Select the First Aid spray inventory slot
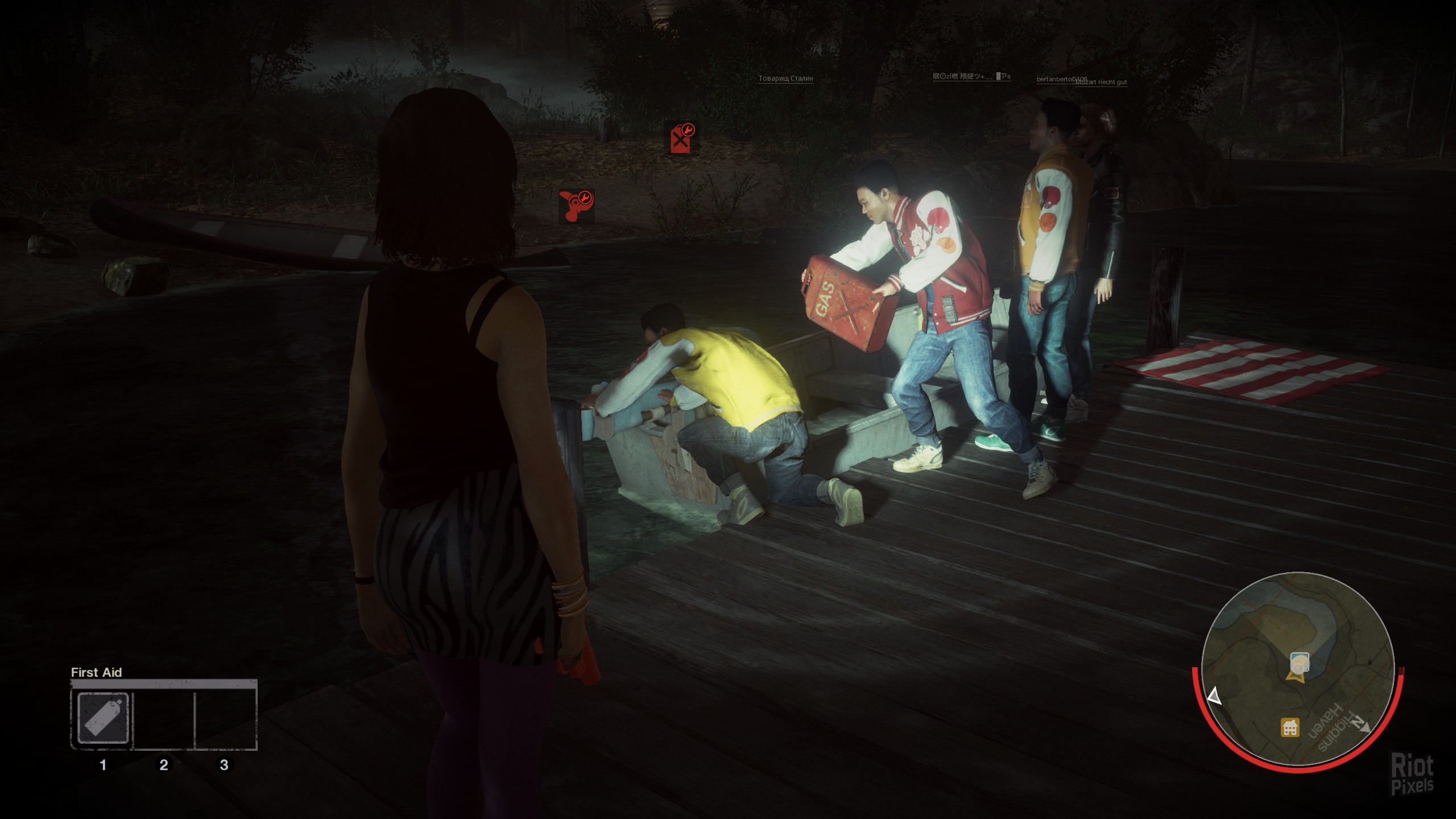The image size is (1456, 819). coord(103,718)
